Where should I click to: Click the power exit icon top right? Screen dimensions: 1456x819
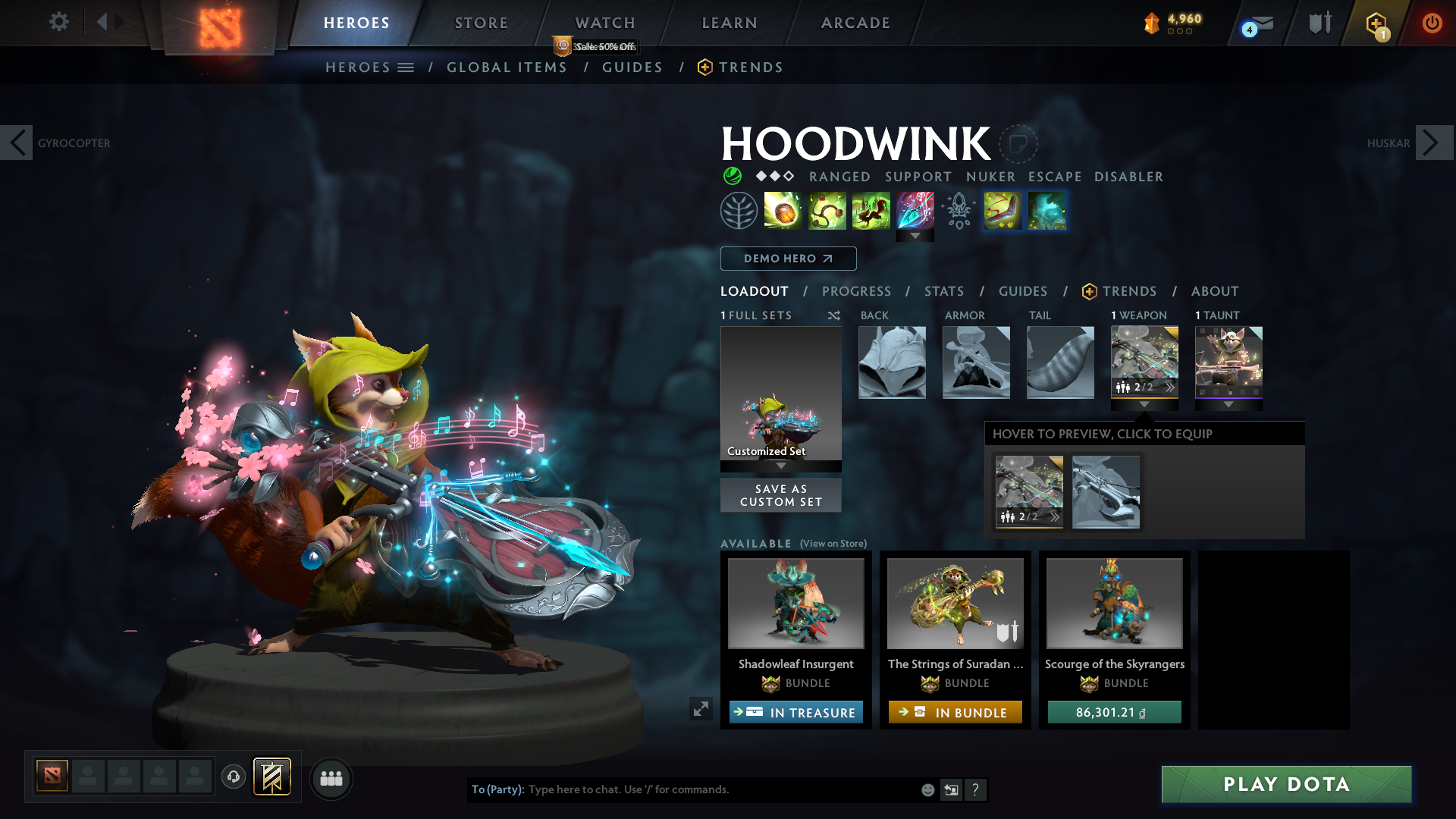(1432, 23)
